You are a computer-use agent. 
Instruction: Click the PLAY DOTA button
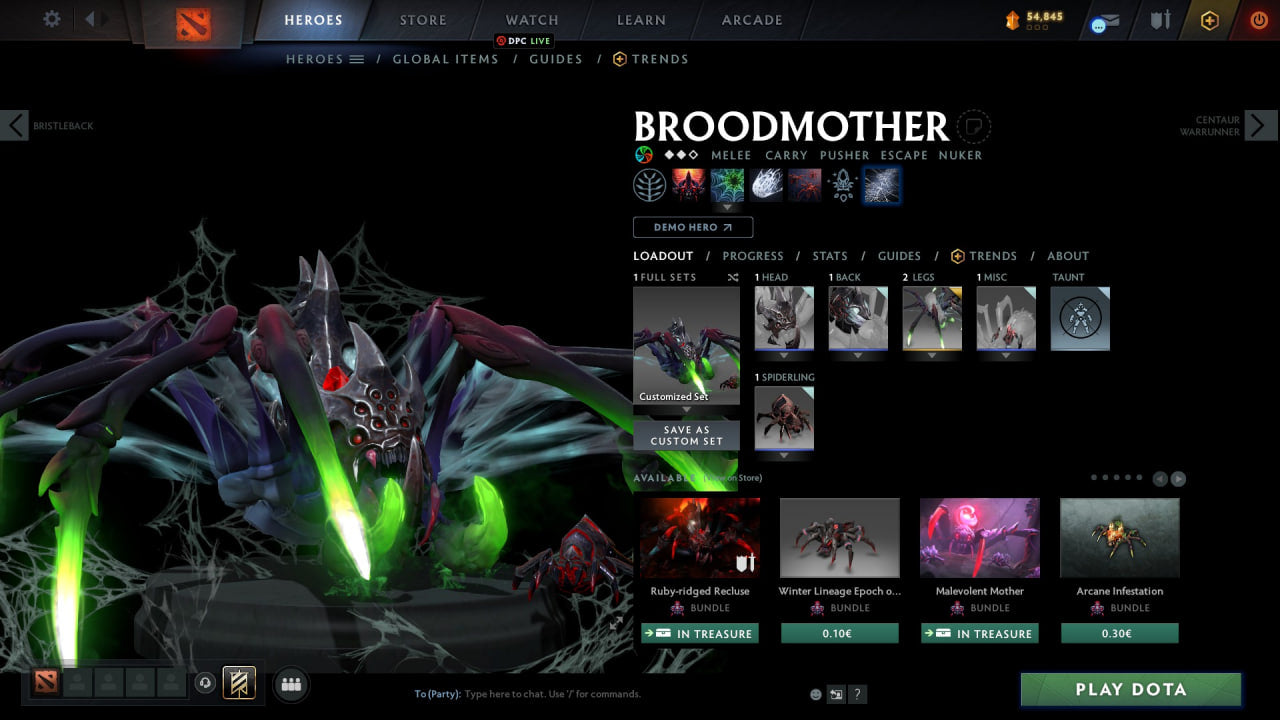coord(1131,689)
